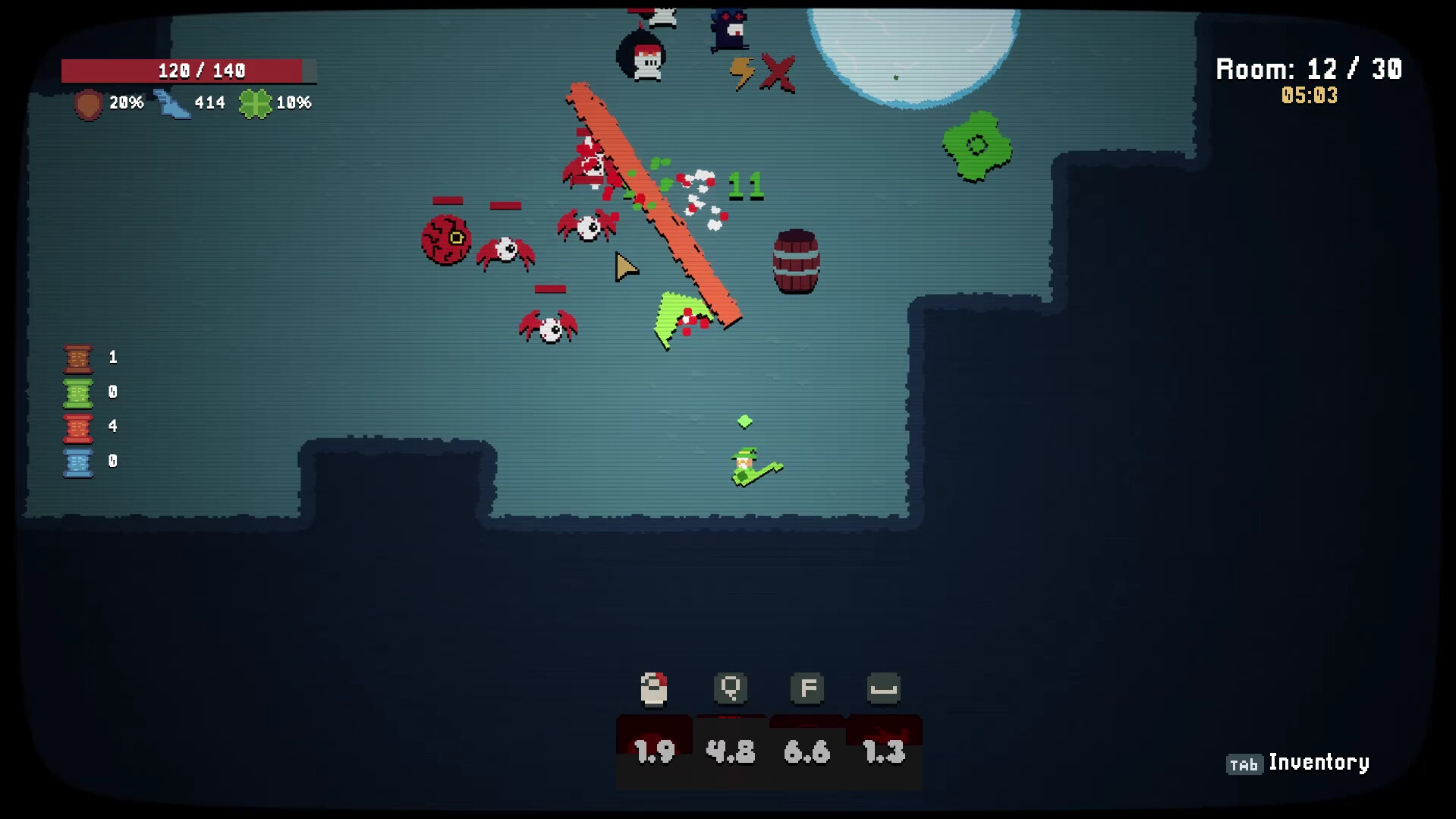Click the ability cooldown labeled 6.6
Screen dimensions: 1456x819
pos(807,751)
